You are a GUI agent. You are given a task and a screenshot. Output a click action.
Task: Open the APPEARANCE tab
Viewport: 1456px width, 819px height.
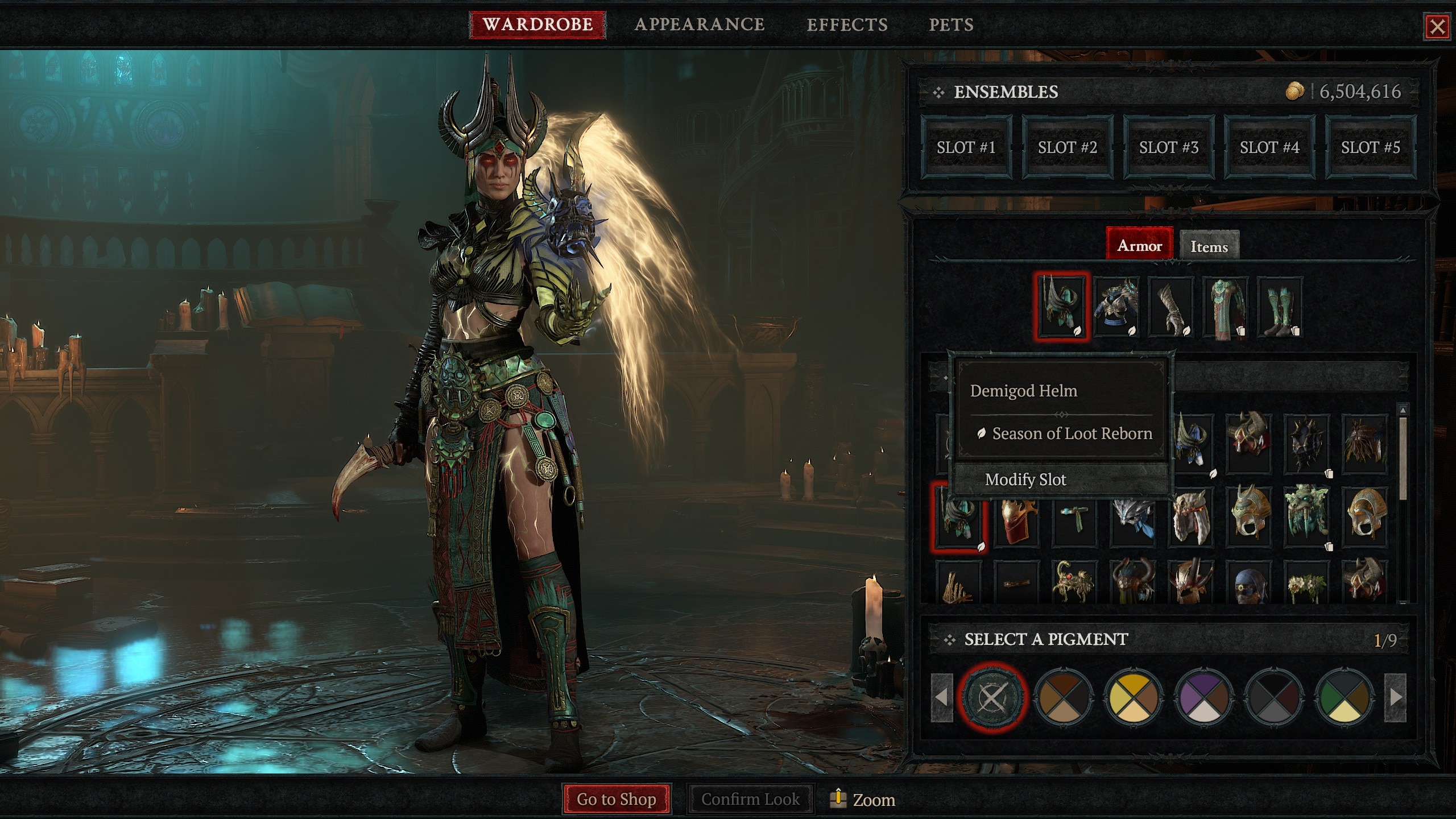tap(700, 24)
